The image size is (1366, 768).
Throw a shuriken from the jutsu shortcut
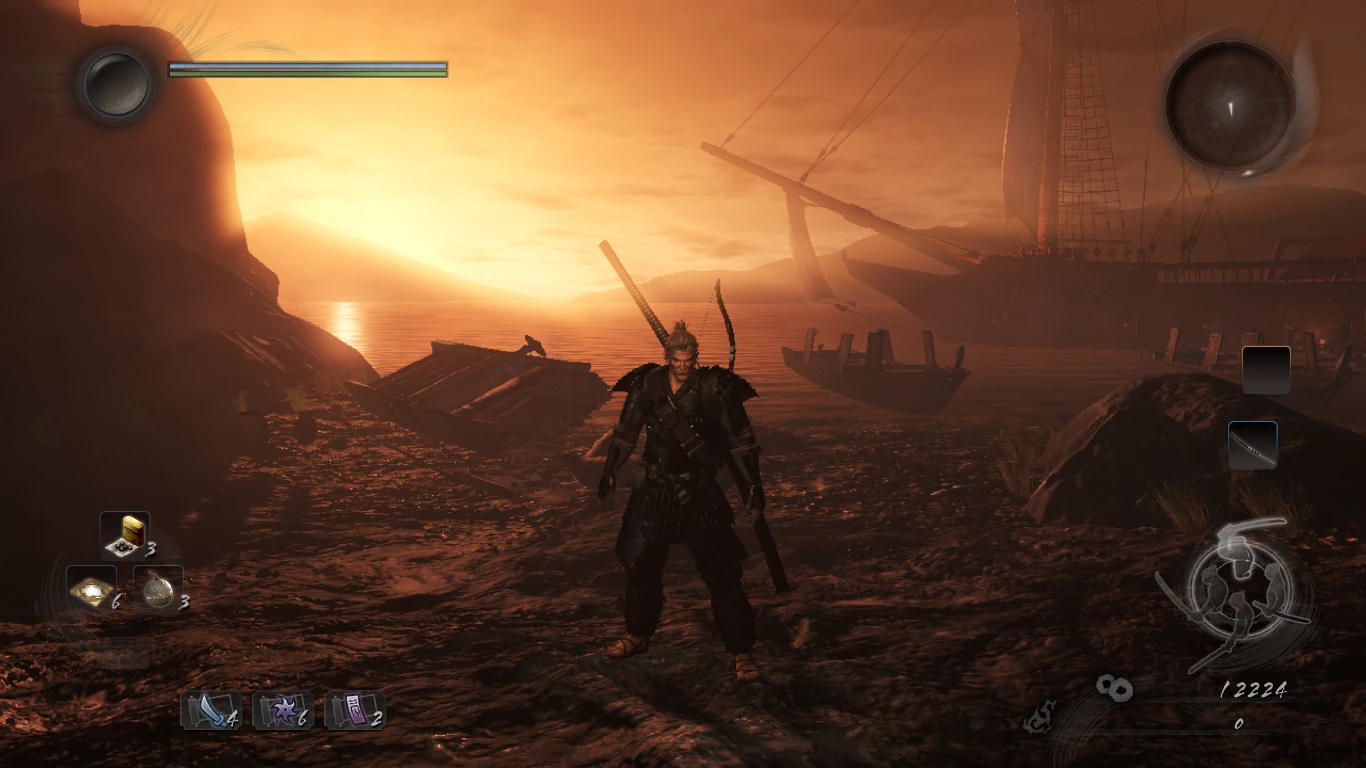pos(283,710)
